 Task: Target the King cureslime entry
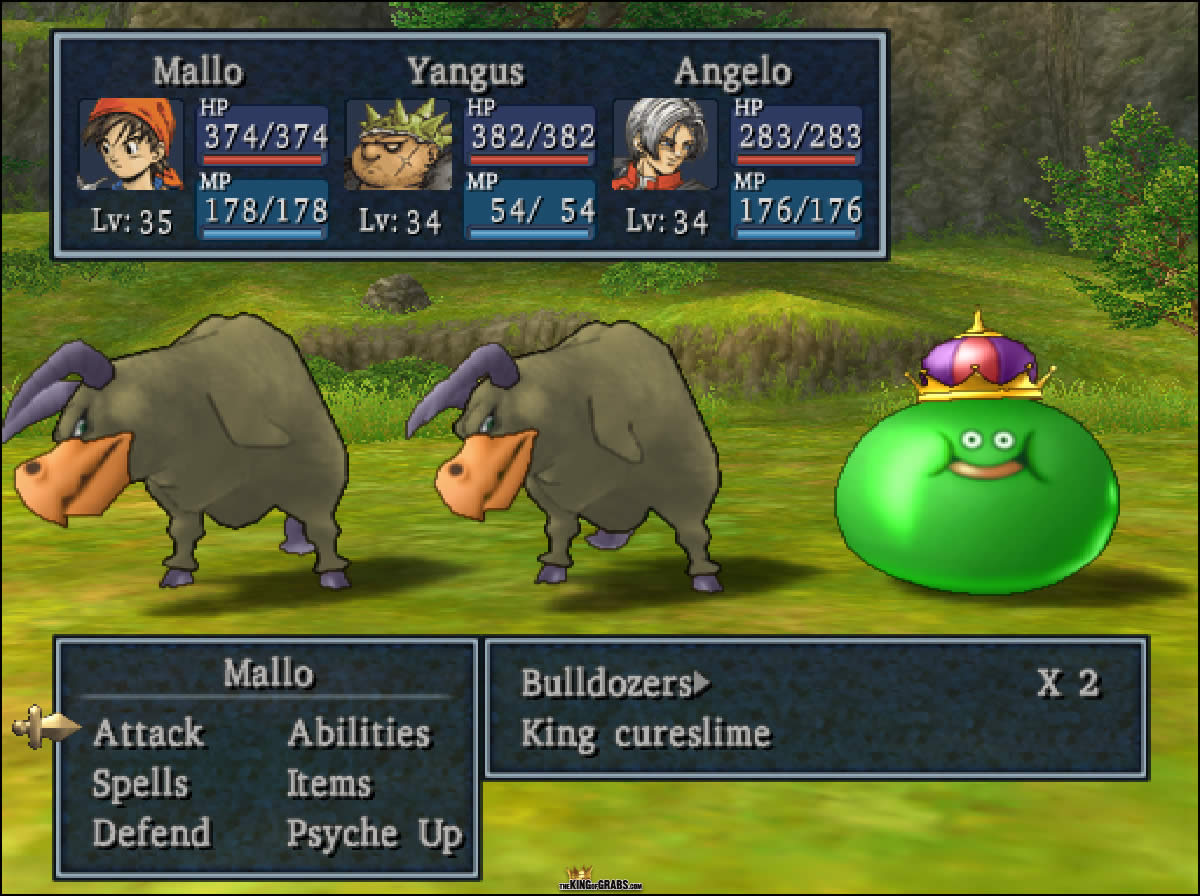(x=646, y=734)
